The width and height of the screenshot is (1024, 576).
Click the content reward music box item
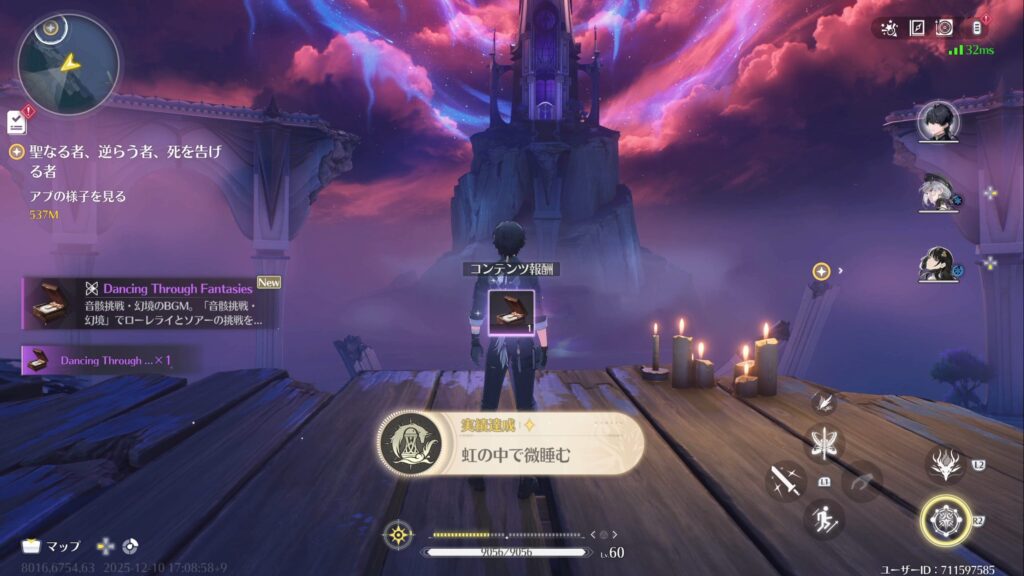pos(510,310)
